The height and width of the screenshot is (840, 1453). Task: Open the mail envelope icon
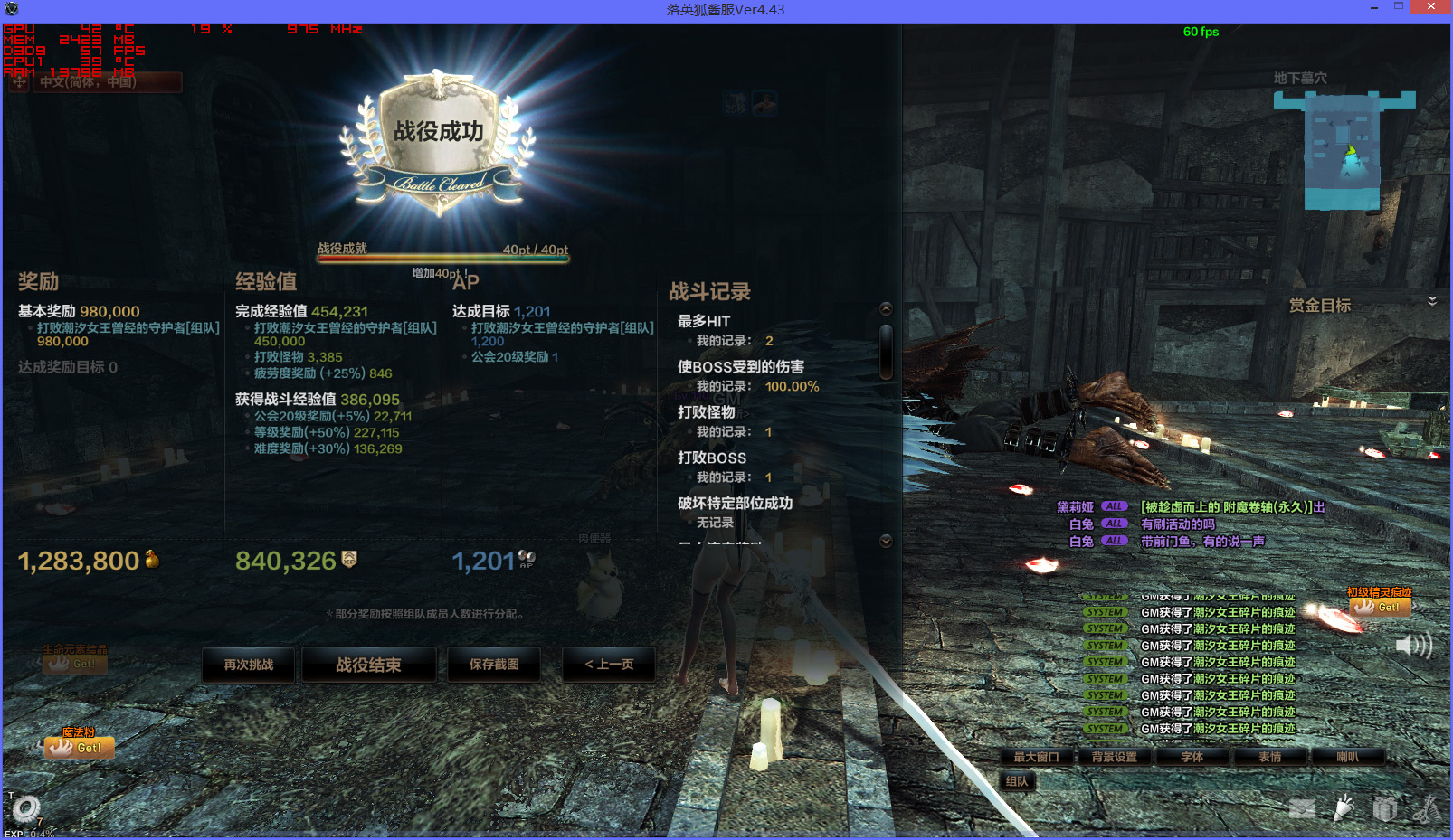pos(1302,808)
